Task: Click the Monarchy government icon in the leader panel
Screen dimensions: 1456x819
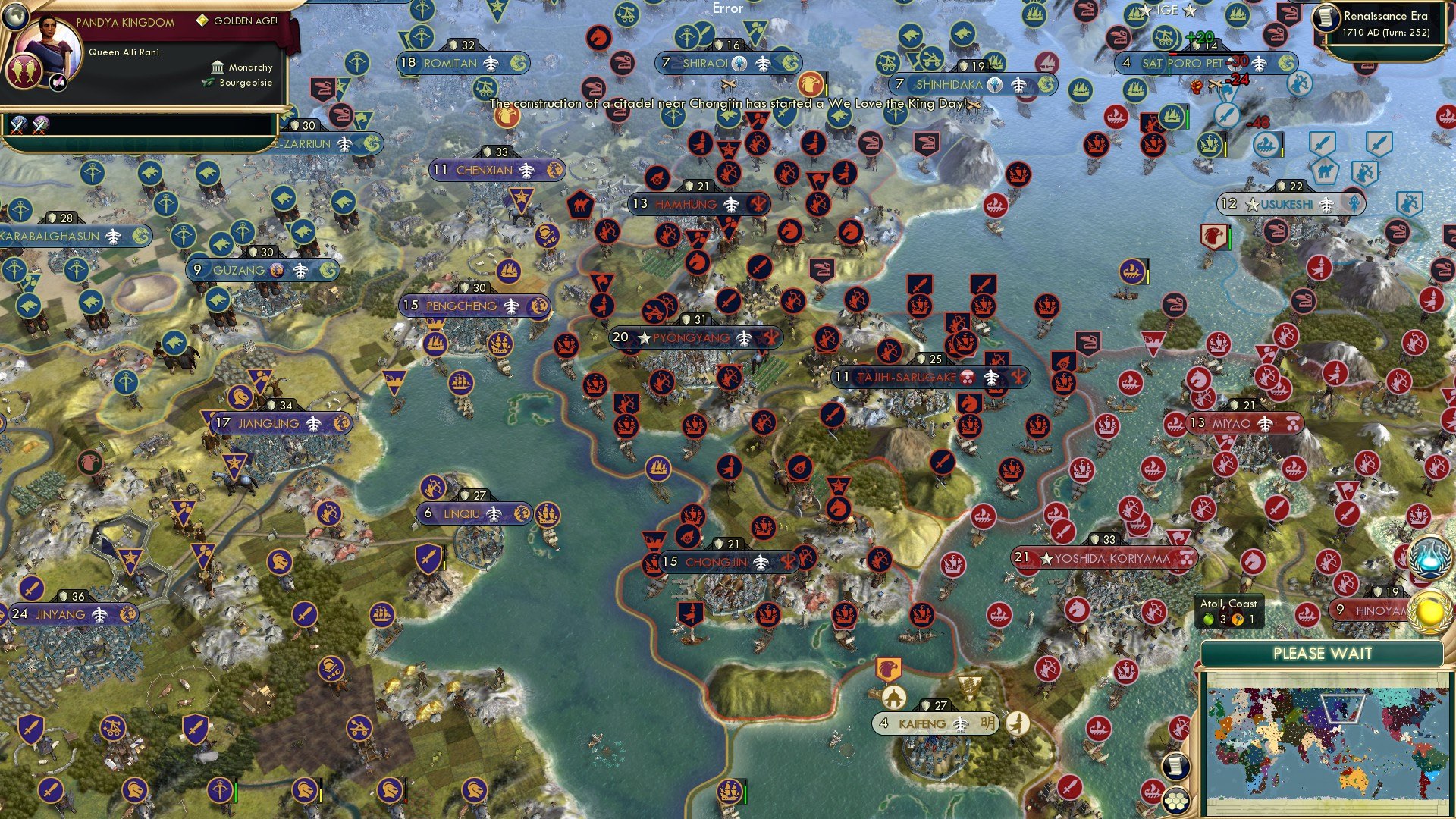Action: tap(218, 67)
